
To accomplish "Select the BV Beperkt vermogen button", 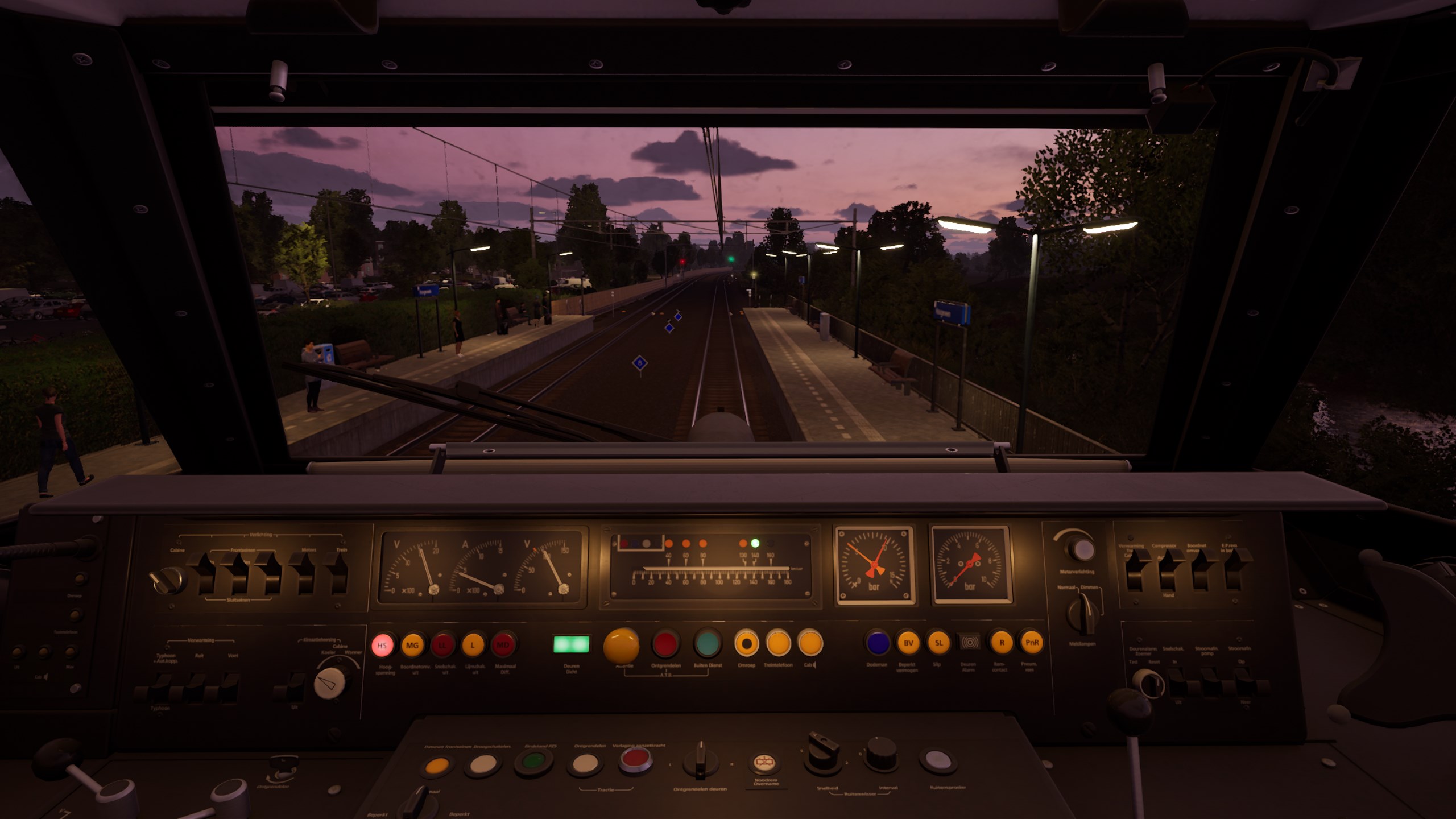I will (908, 643).
